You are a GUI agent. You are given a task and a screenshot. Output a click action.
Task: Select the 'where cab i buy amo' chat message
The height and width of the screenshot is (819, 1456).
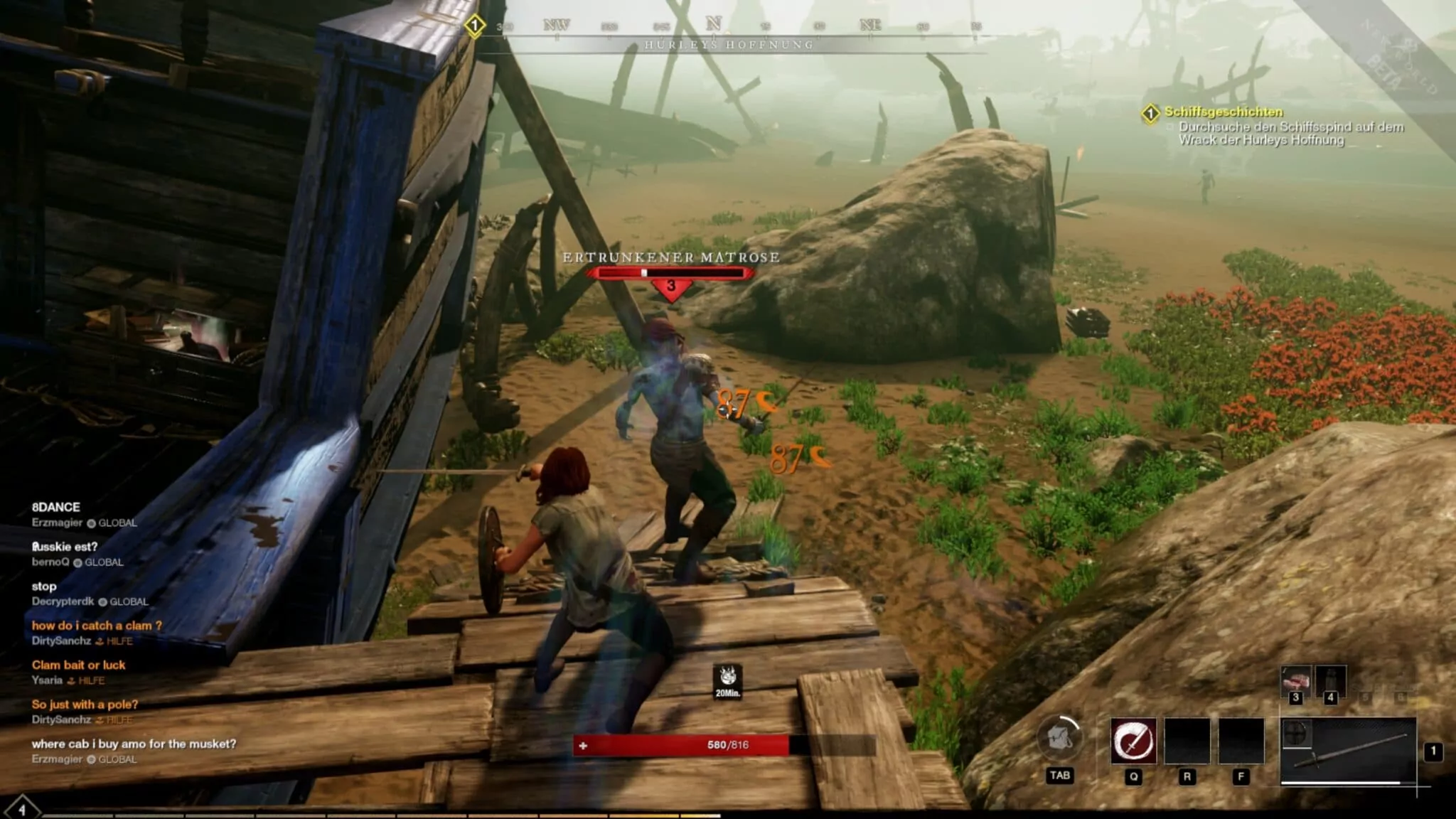(x=134, y=744)
